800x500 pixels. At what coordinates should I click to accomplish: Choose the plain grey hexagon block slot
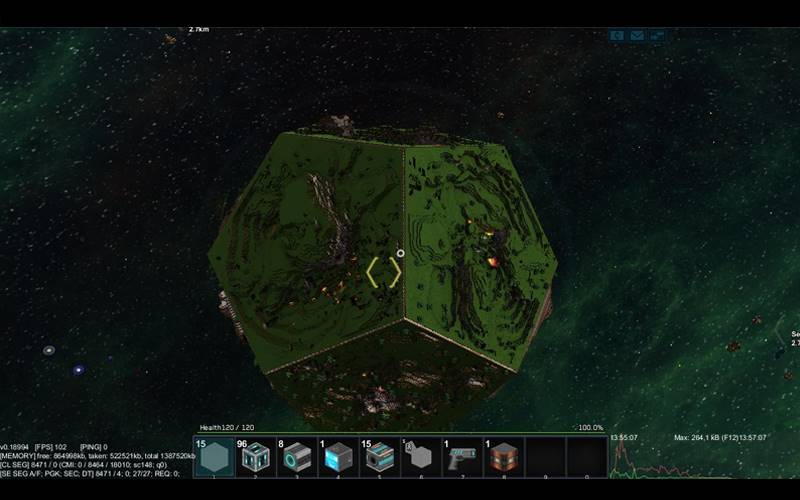point(421,458)
